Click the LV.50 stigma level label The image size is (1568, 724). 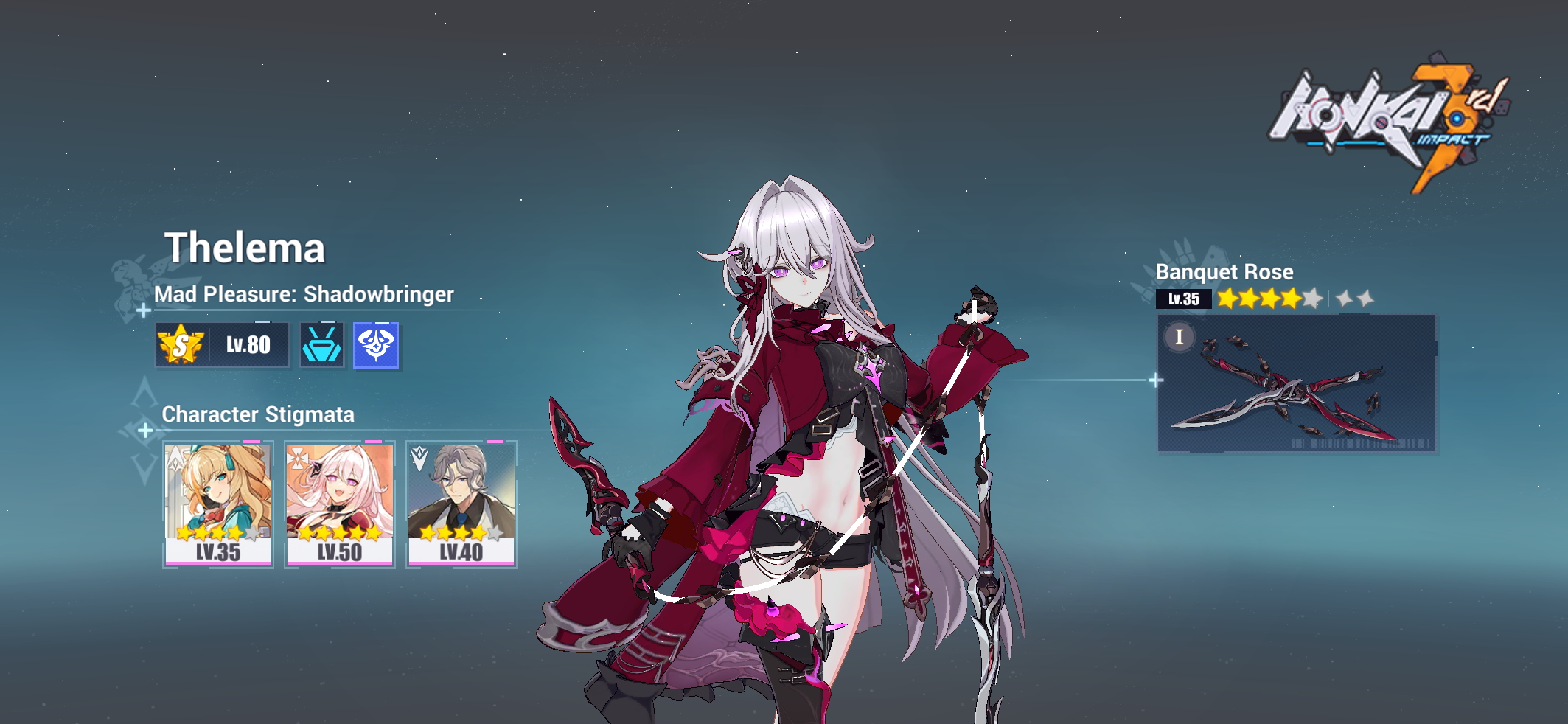pos(339,551)
